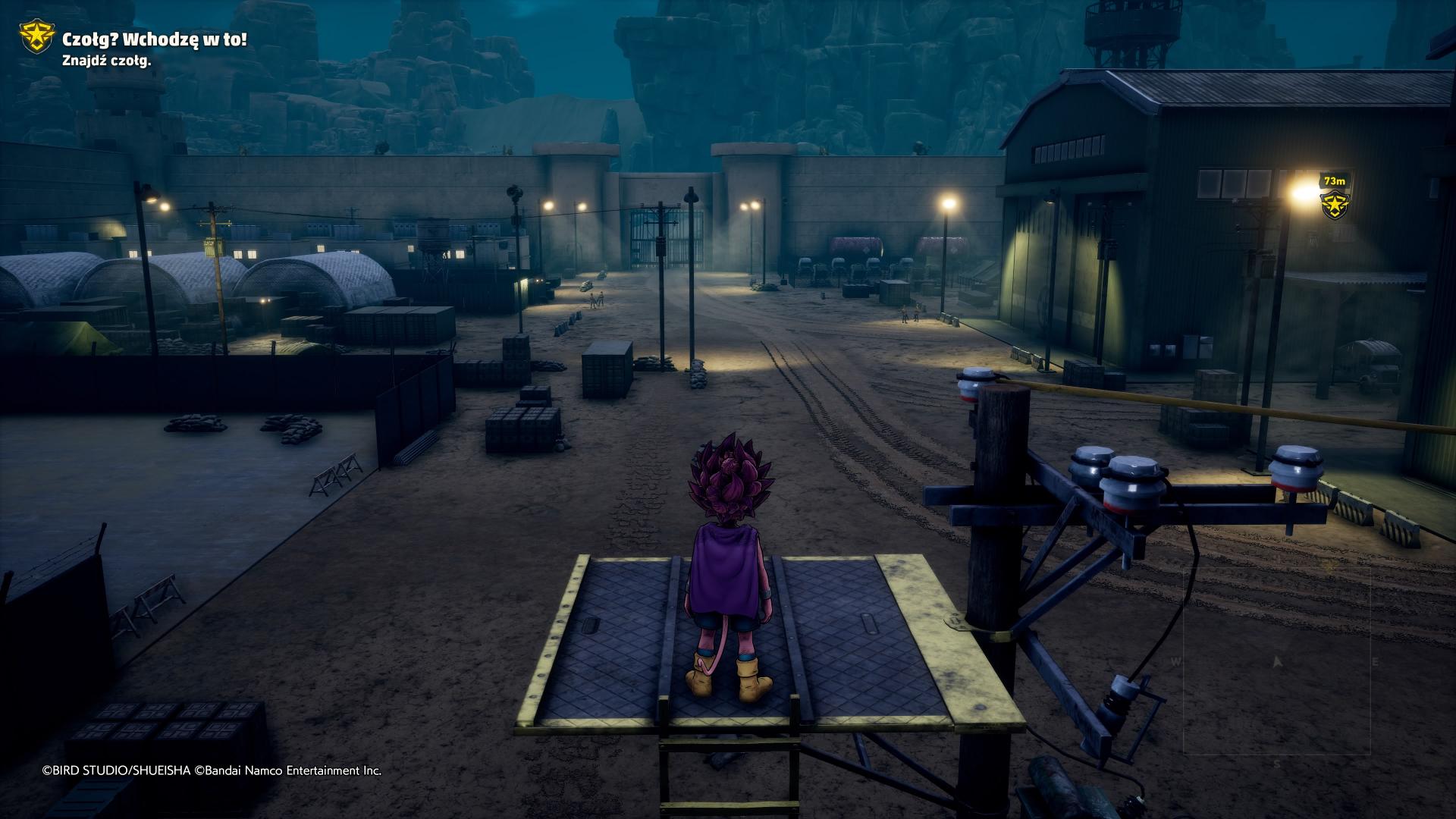Click the quest star badge icon

pos(36,38)
